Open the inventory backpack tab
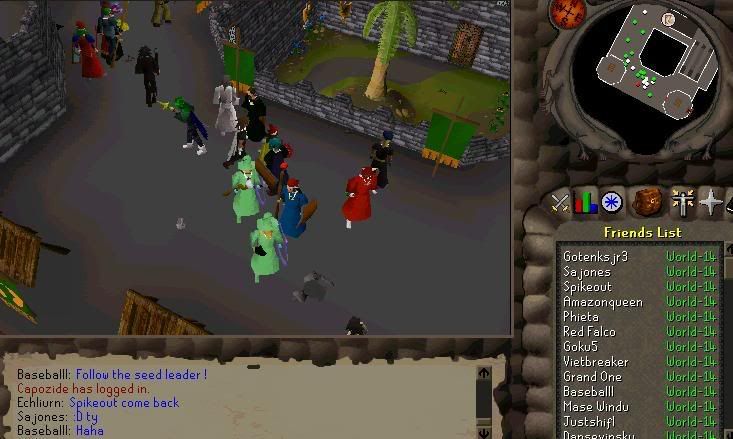This screenshot has width=733, height=439. pos(648,203)
